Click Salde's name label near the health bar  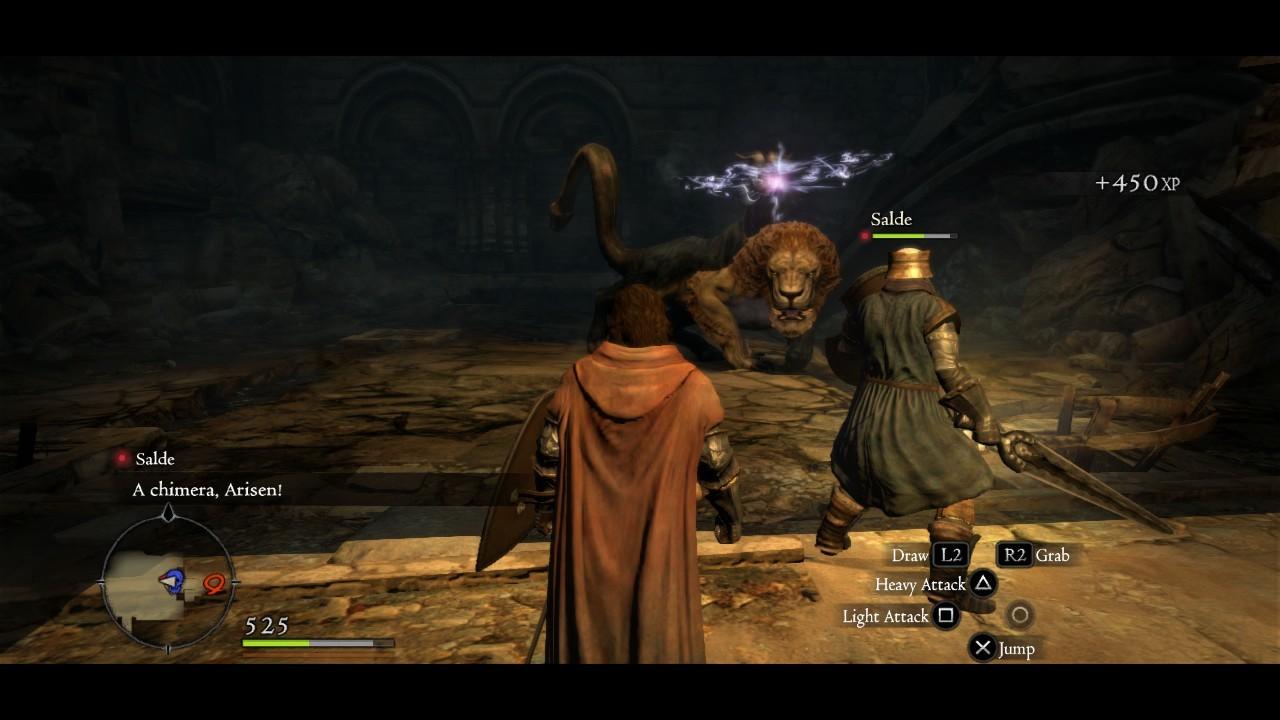click(889, 219)
